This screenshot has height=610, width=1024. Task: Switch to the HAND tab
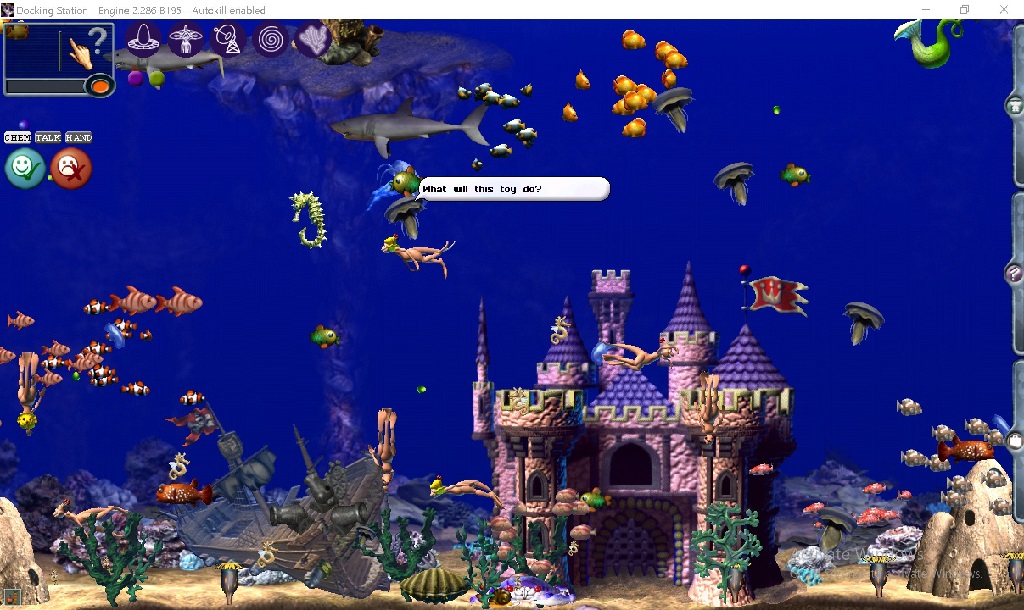coord(79,137)
